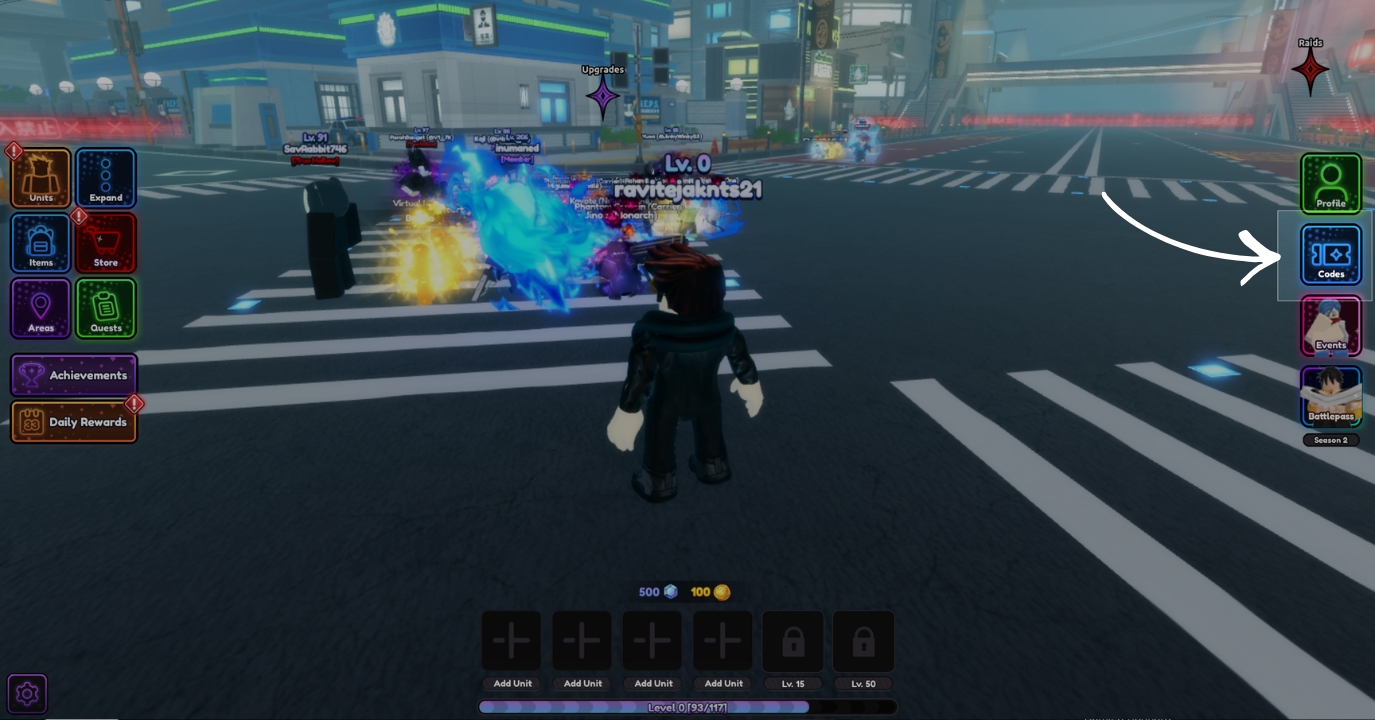Open the Battlepass
Screen dimensions: 1375x720
pos(1331,395)
